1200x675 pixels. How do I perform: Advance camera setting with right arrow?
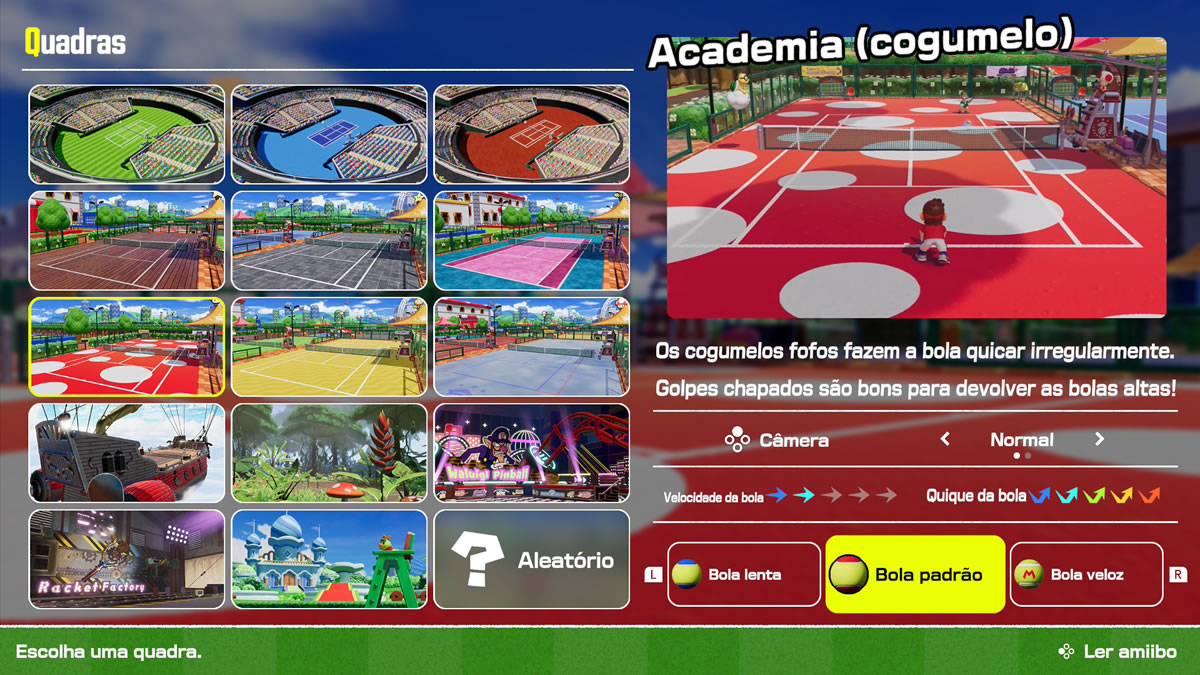click(x=1099, y=439)
